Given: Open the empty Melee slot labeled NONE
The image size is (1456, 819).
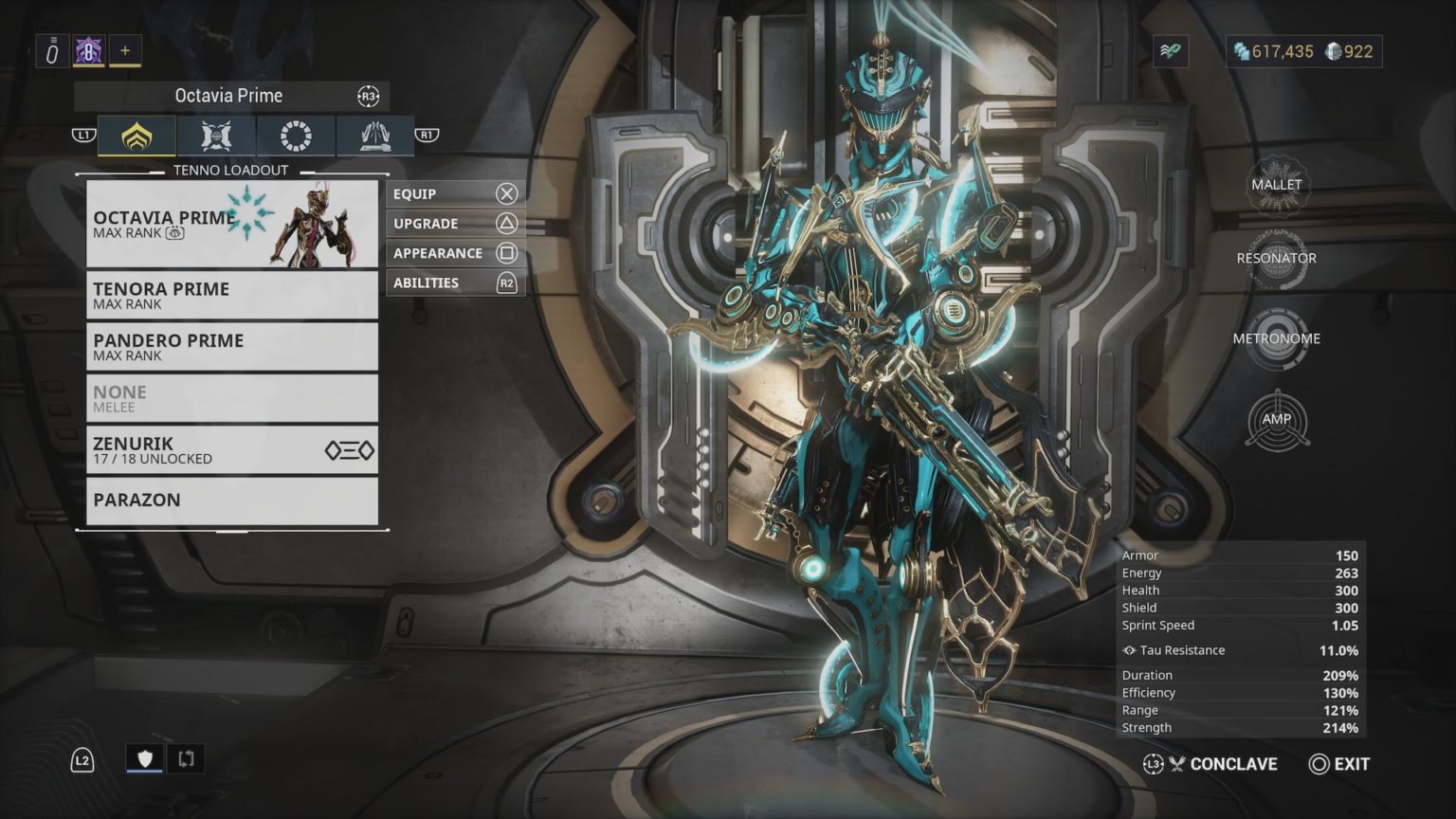Looking at the screenshot, I should pyautogui.click(x=231, y=397).
